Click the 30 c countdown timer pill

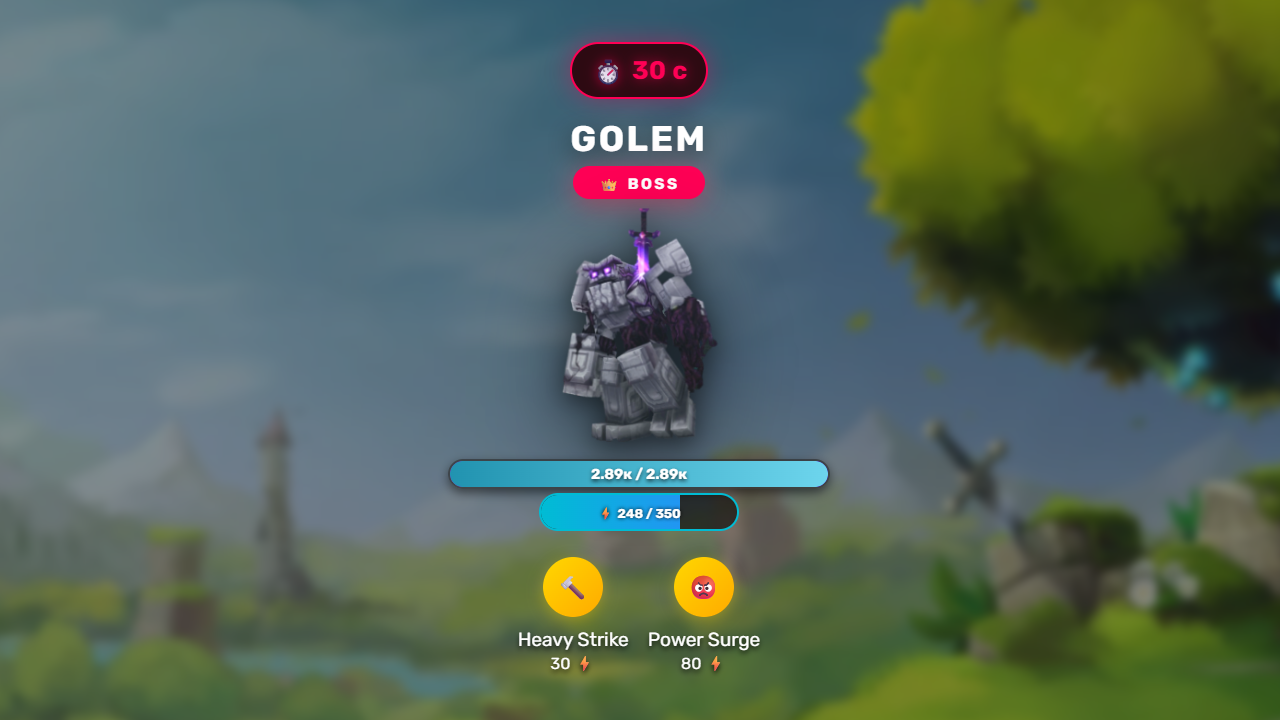click(x=639, y=70)
